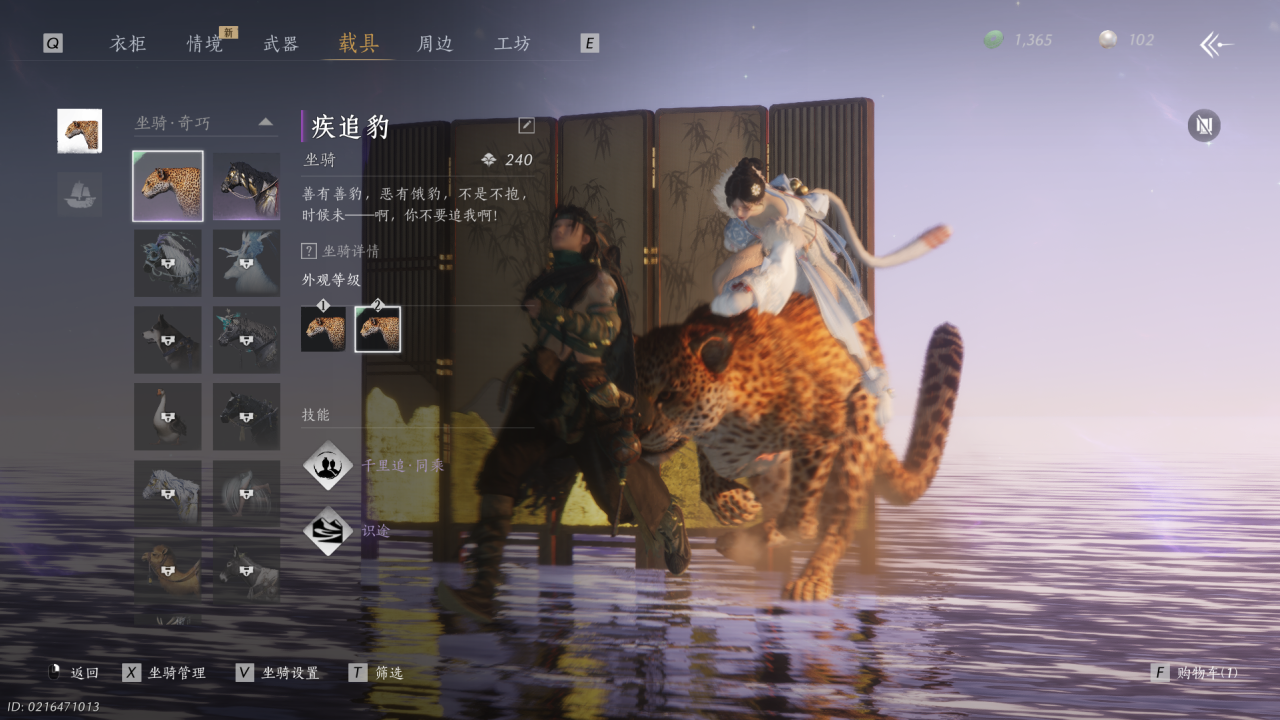Open the 周边 tab
1280x720 pixels.
coord(435,44)
